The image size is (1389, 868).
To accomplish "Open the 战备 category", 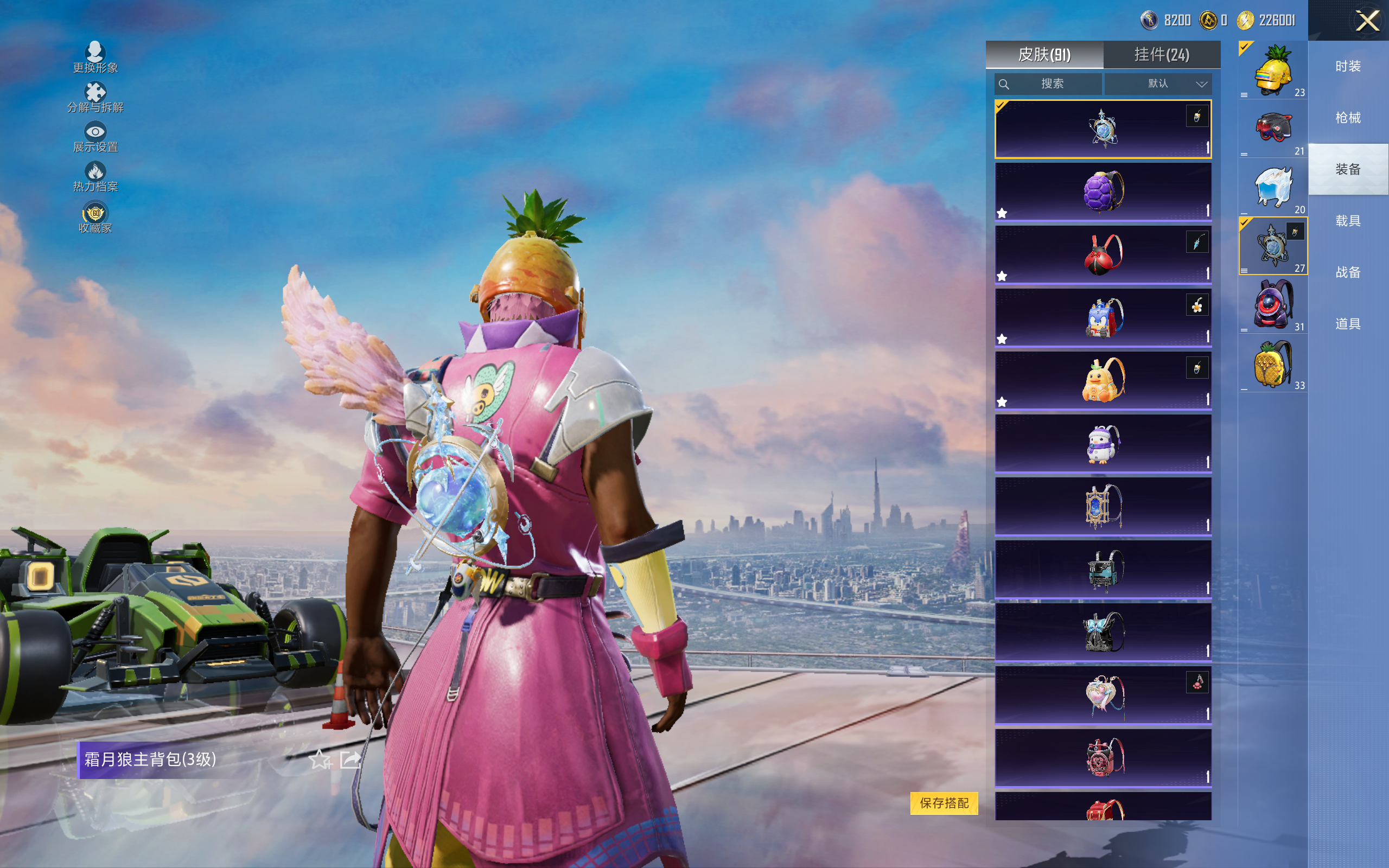I will point(1348,272).
